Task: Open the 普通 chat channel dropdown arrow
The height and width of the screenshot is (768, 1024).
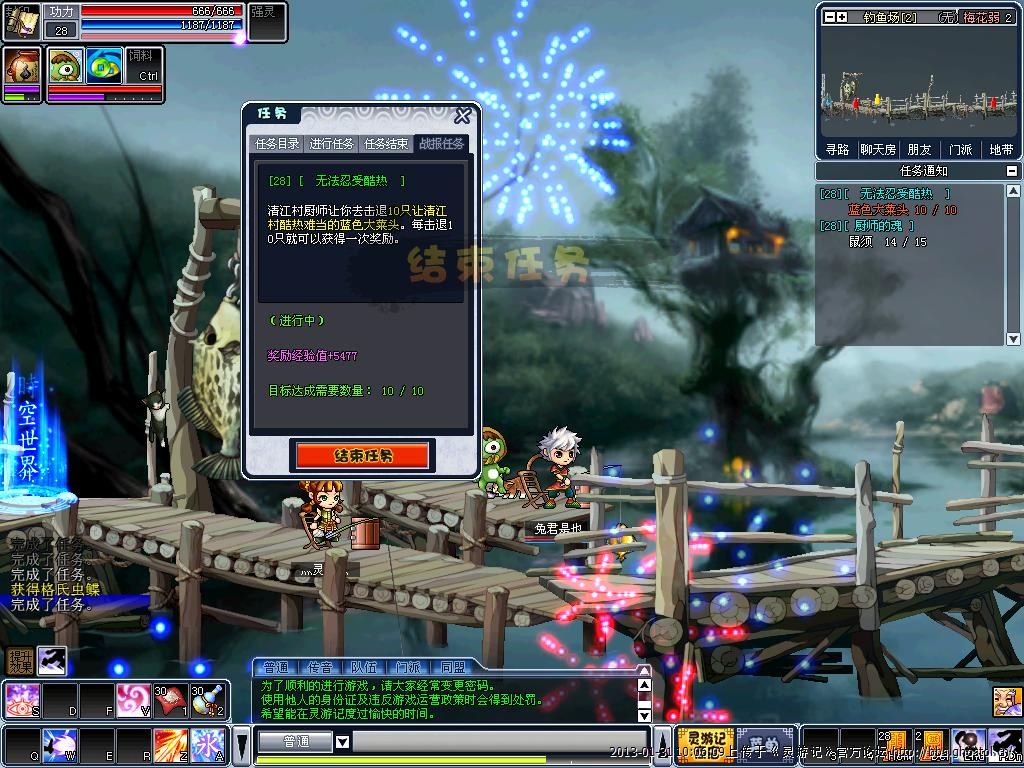Action: pos(342,742)
